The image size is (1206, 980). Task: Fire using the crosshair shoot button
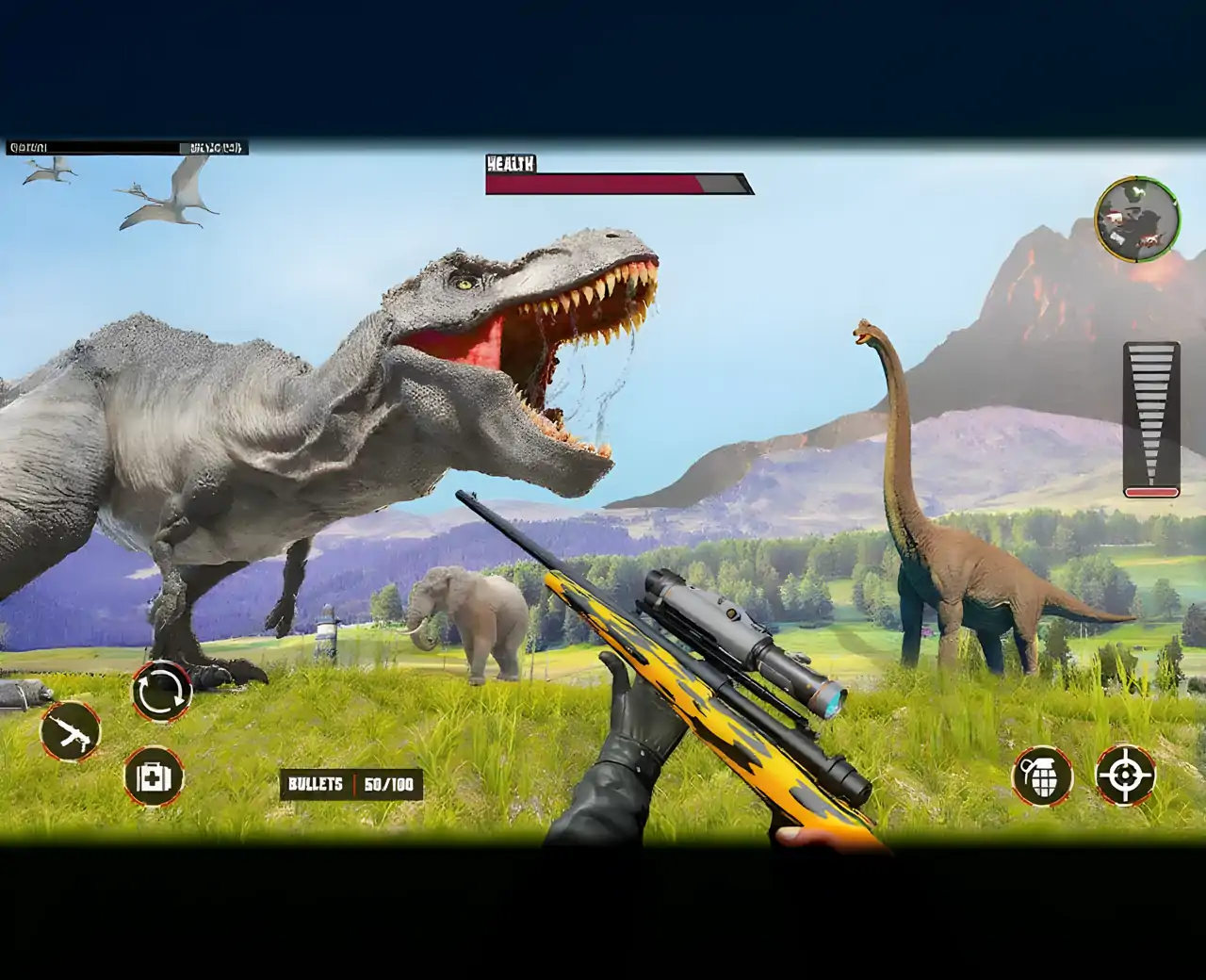1125,776
